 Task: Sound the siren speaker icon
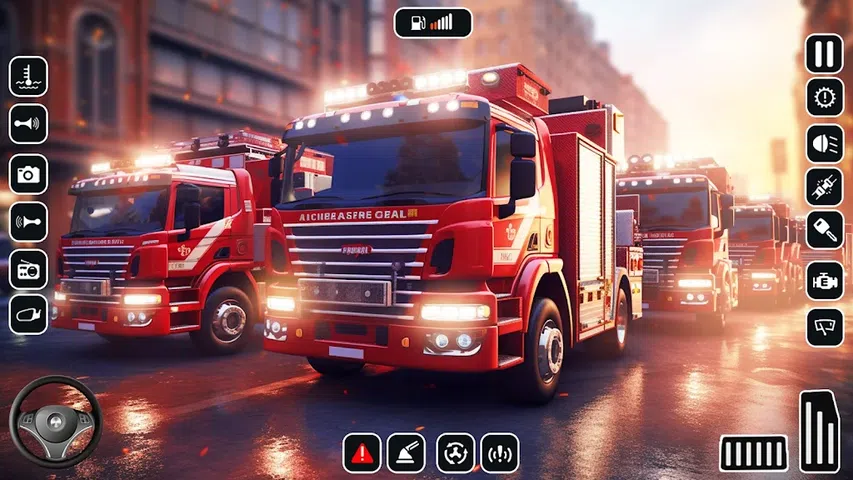(x=28, y=124)
